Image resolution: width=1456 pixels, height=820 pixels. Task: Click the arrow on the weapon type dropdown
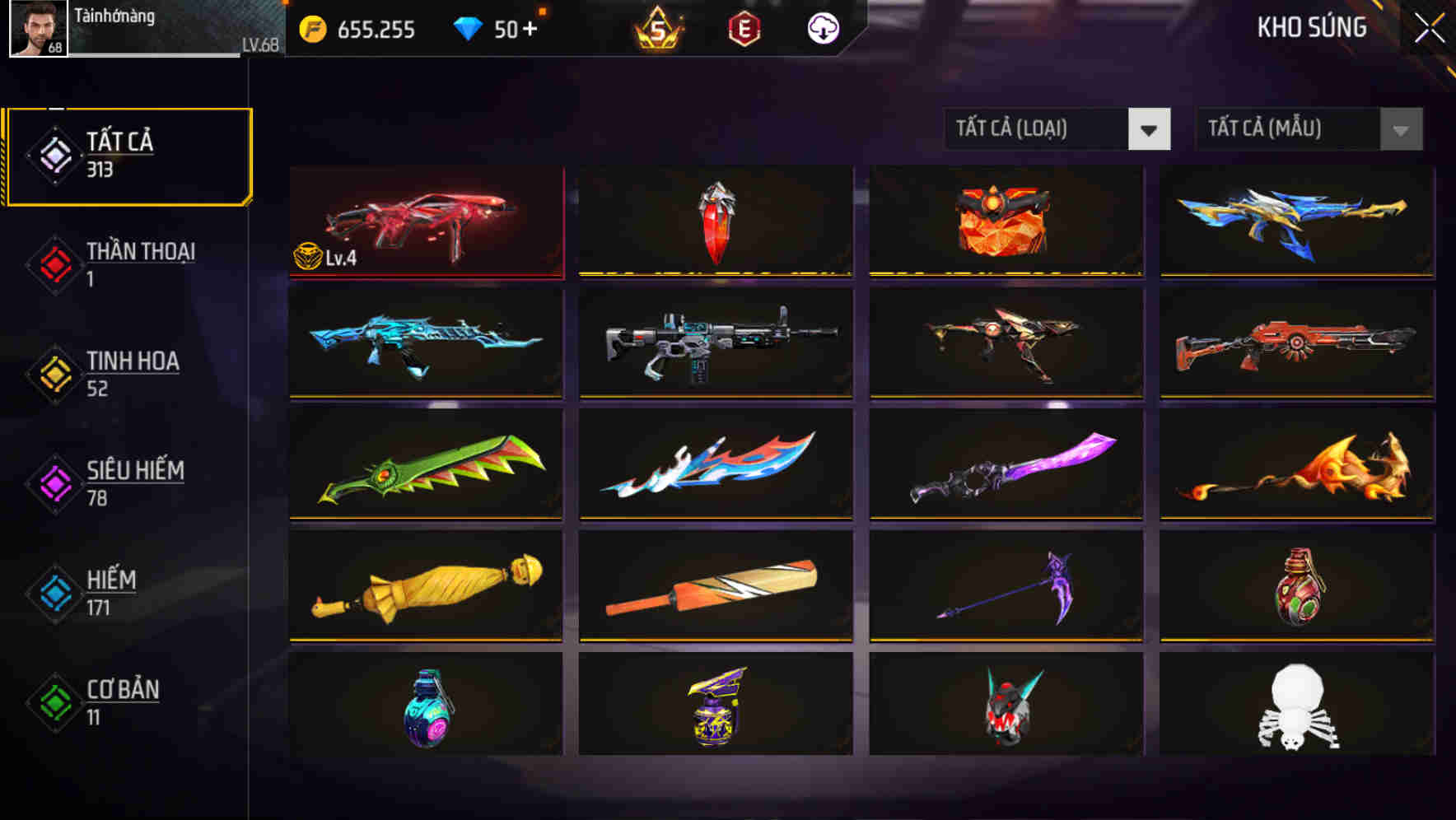pos(1150,129)
